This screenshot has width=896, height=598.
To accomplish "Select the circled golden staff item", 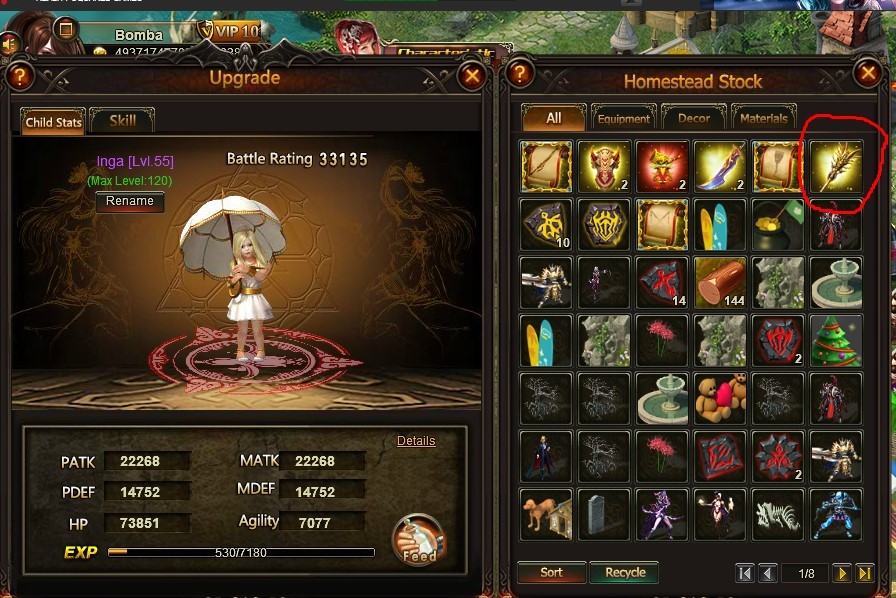I will point(836,166).
